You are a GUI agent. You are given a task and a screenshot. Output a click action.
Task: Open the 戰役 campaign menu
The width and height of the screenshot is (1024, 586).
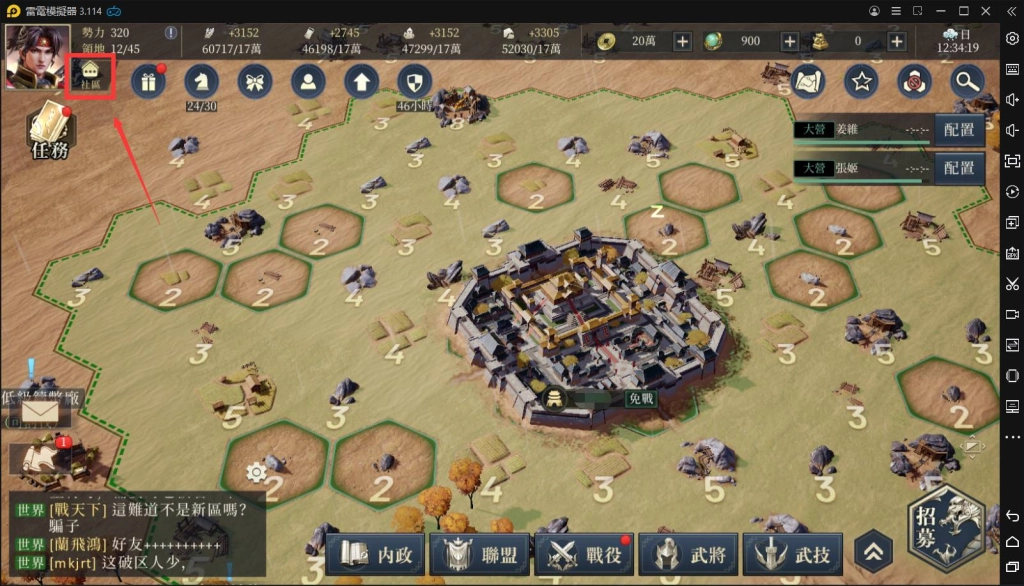click(584, 555)
